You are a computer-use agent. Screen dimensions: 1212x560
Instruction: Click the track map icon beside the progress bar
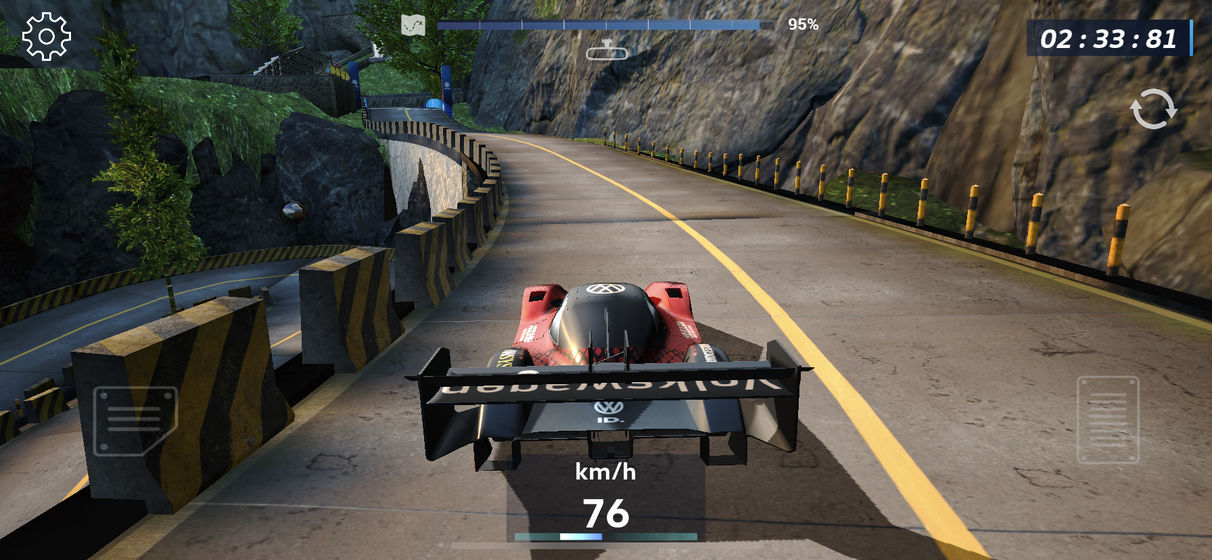click(x=413, y=25)
